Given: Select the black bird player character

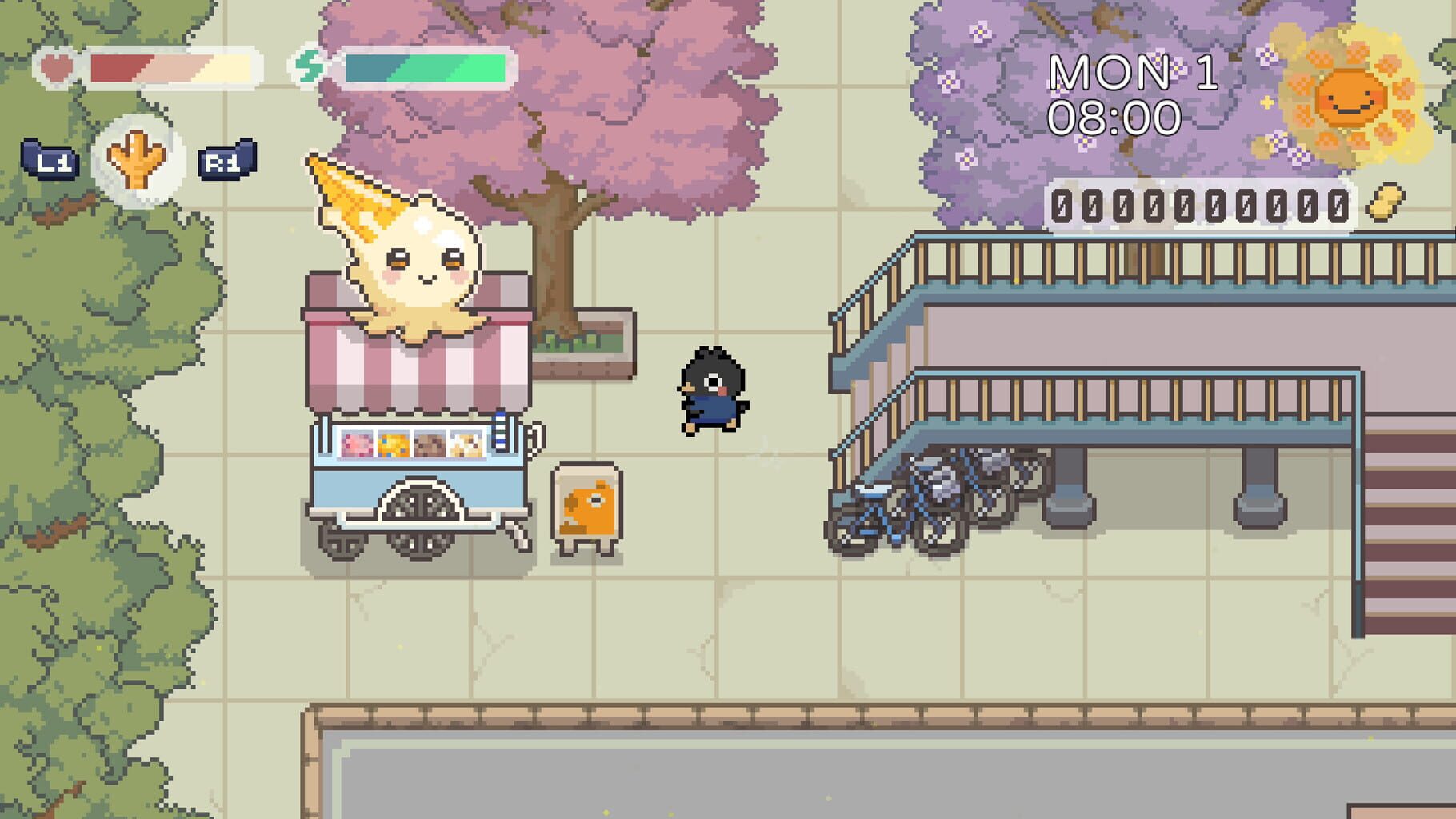Looking at the screenshot, I should pos(710,392).
